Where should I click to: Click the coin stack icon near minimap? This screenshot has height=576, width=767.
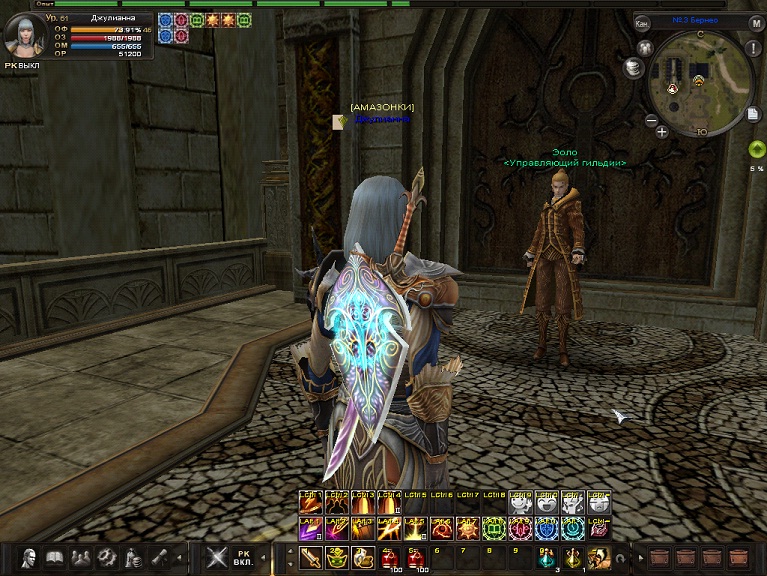632,67
